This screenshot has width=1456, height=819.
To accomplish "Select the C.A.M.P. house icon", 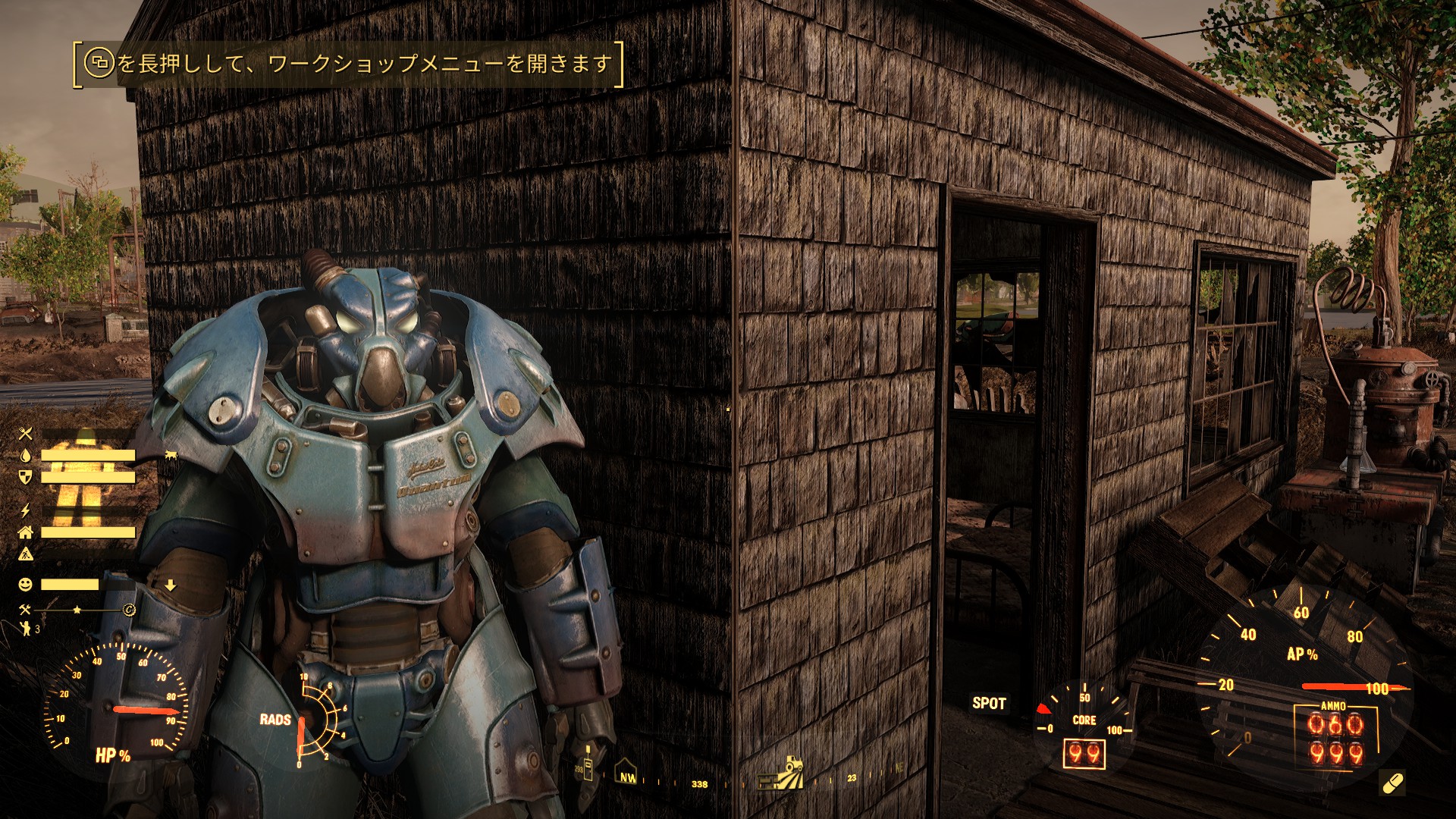I will click(x=27, y=532).
